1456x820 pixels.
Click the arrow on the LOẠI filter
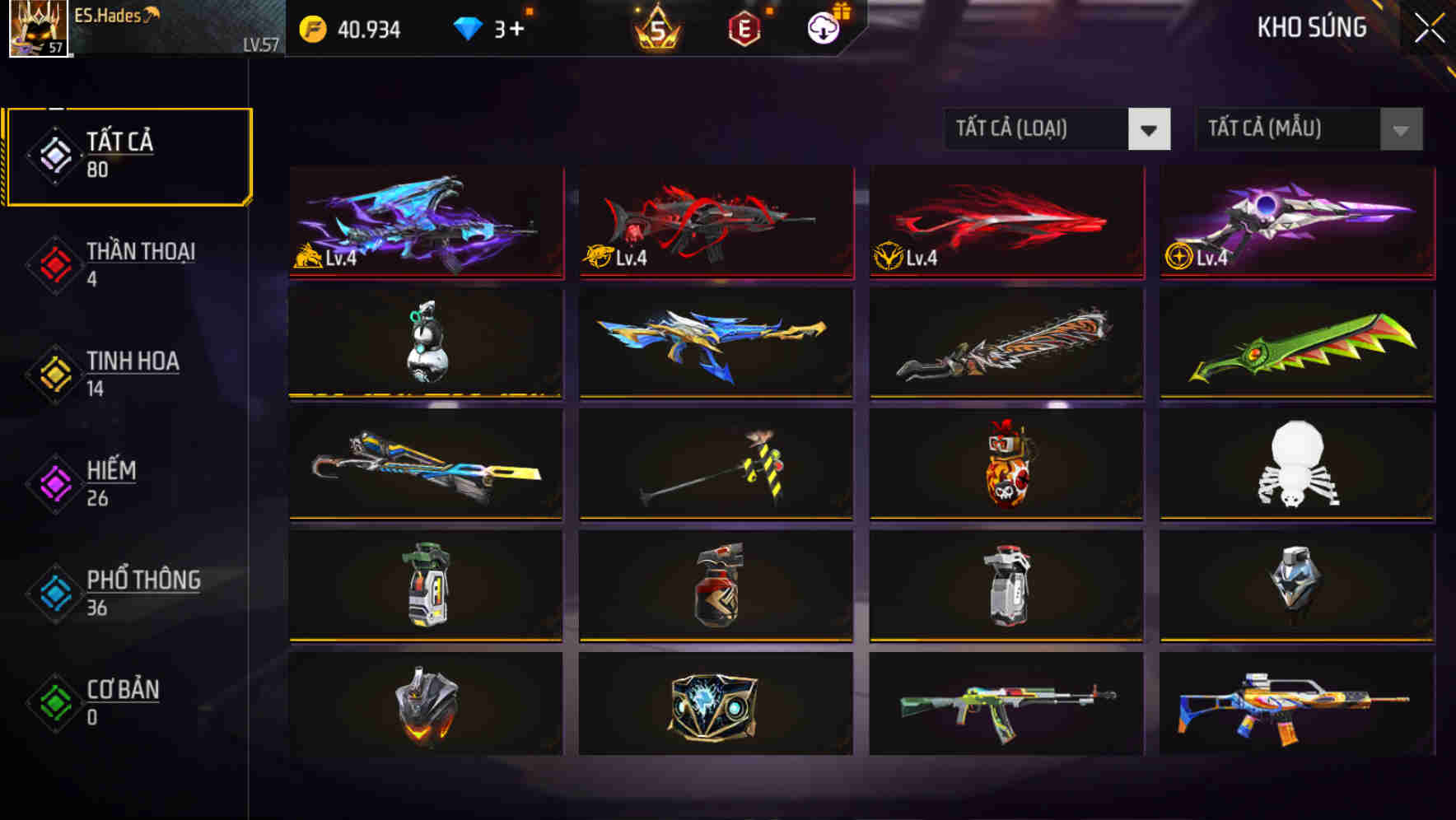pyautogui.click(x=1150, y=129)
